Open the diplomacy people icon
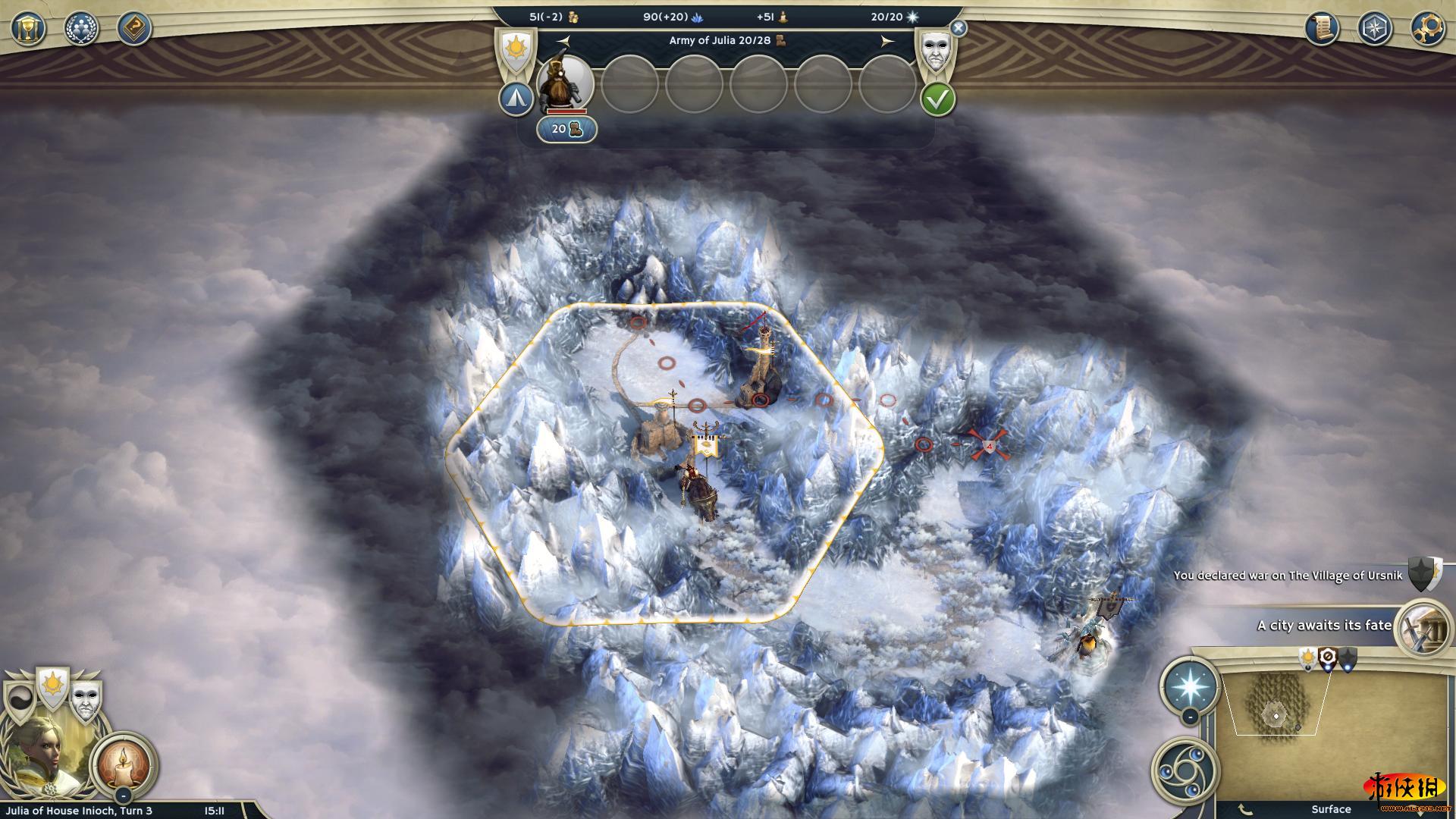1456x819 pixels. pyautogui.click(x=81, y=29)
